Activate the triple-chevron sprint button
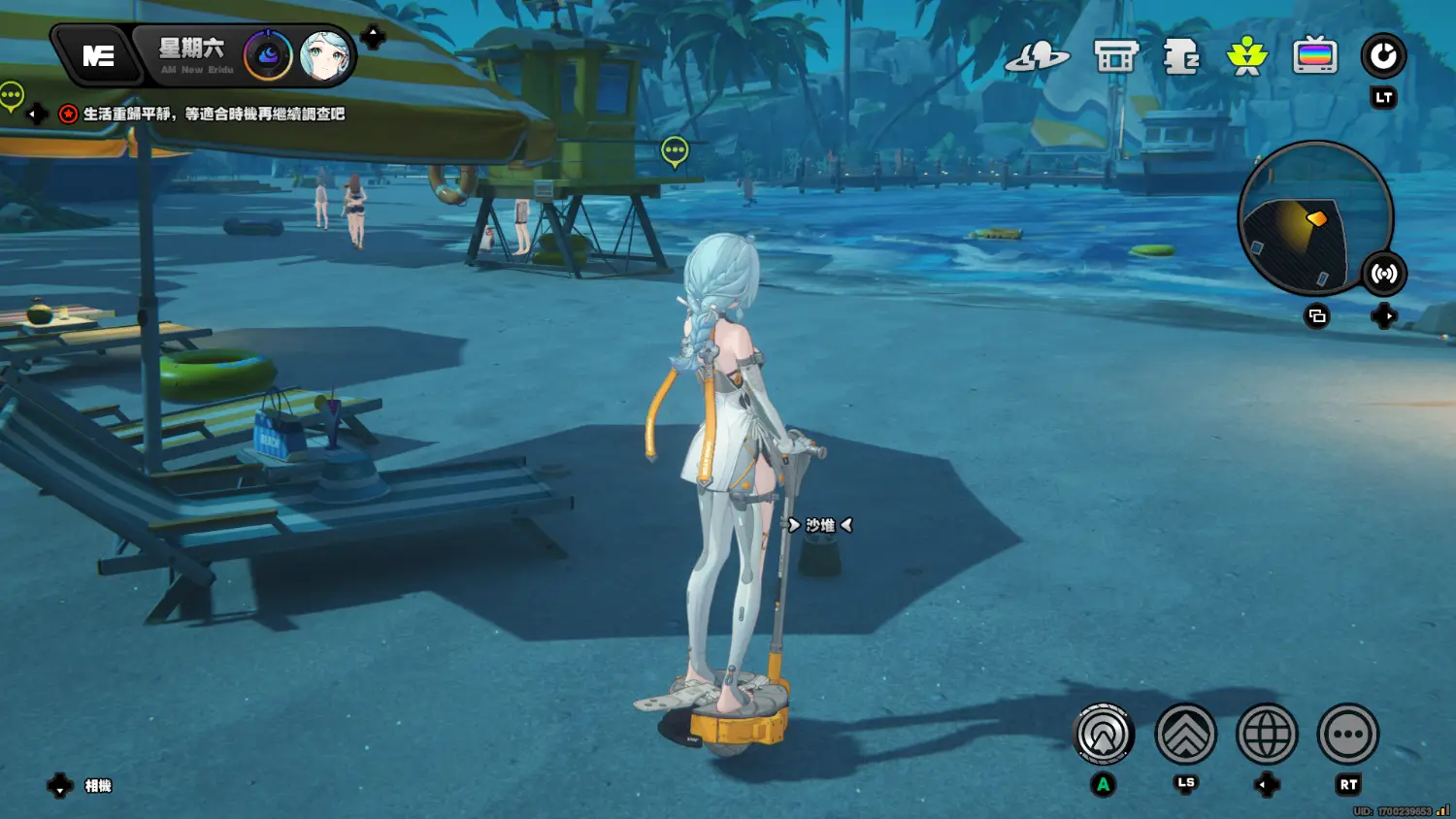 (1185, 735)
